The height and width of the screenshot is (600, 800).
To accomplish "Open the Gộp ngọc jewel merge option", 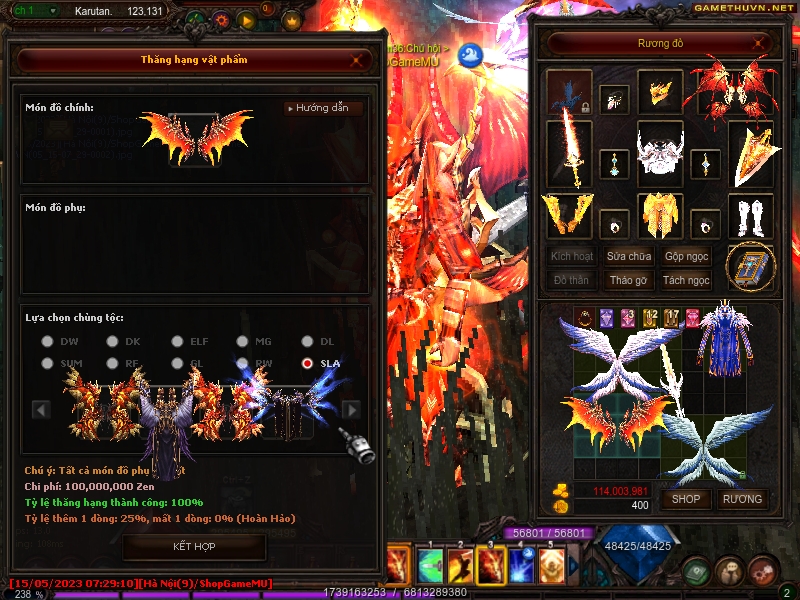I will tap(686, 257).
